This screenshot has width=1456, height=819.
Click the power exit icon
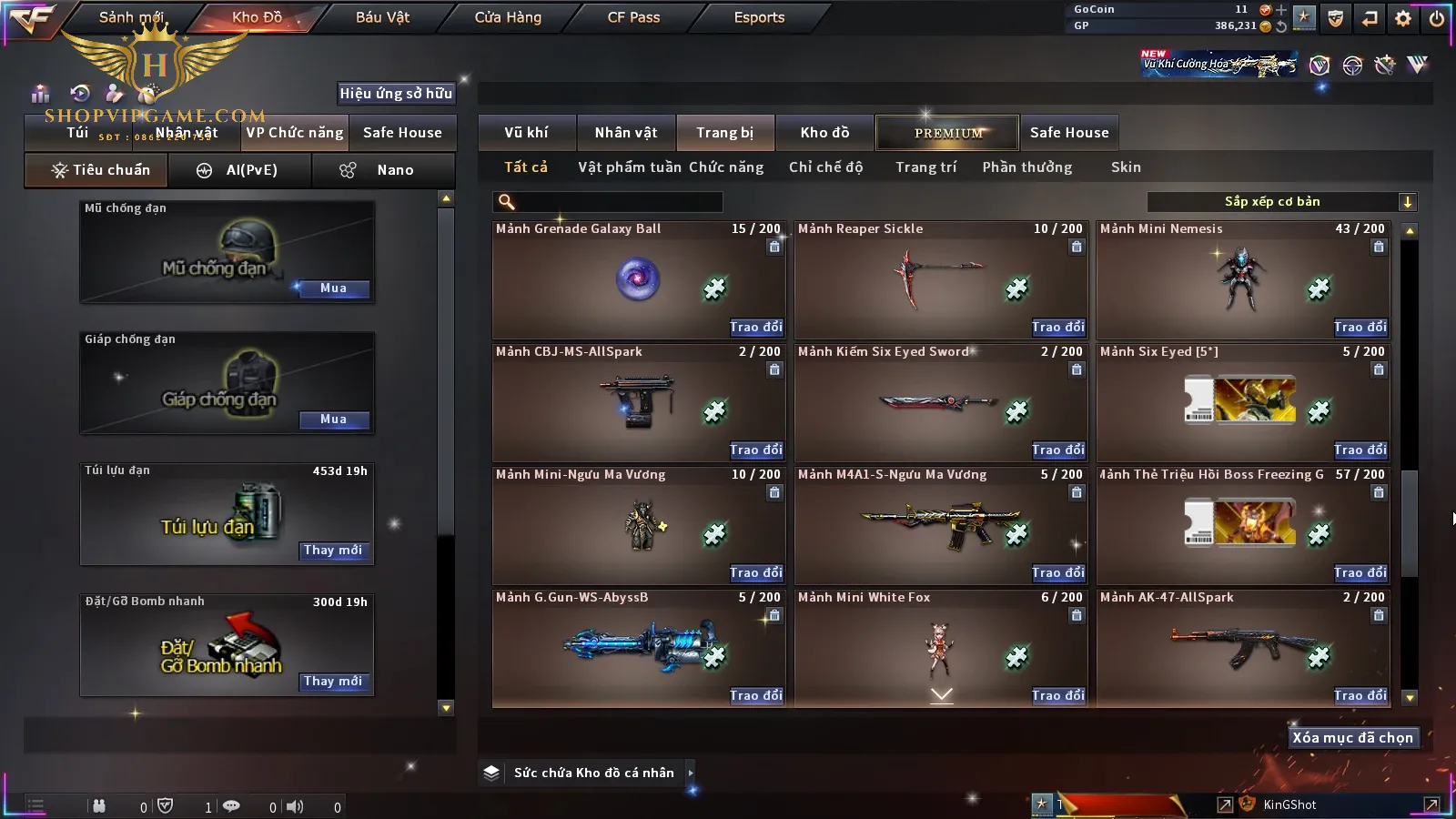1437,18
